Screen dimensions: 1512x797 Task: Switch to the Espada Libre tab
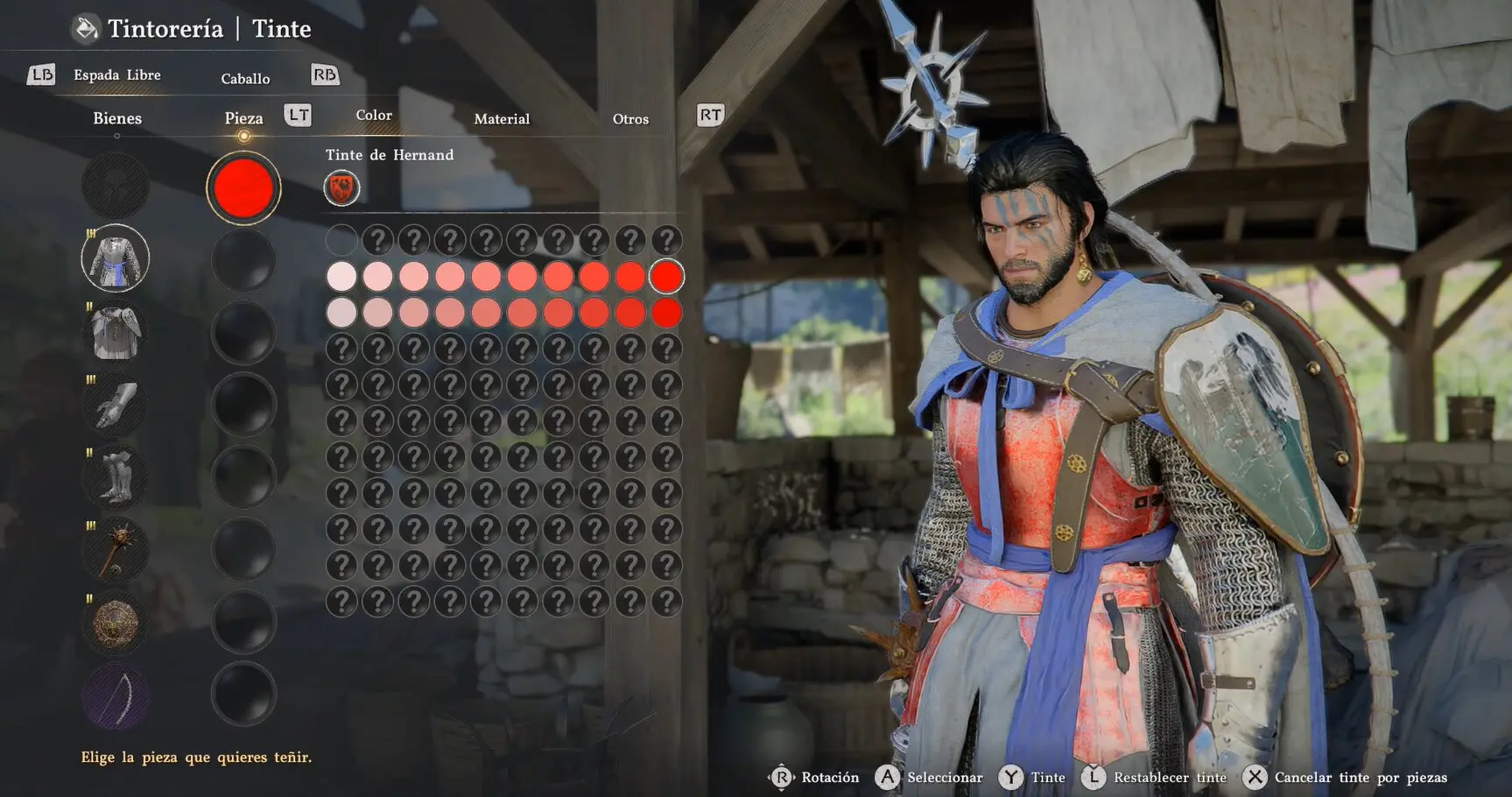[x=117, y=75]
